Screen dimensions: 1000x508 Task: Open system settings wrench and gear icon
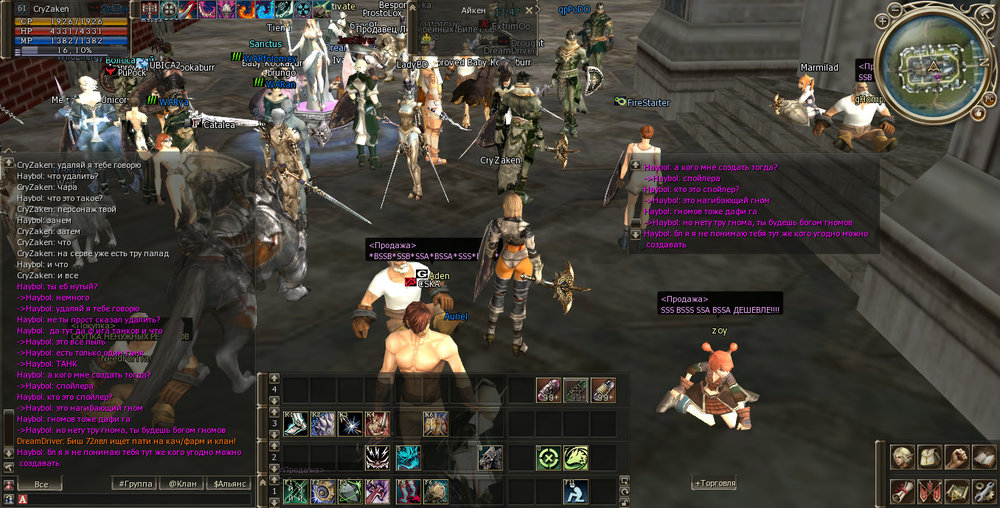click(984, 491)
